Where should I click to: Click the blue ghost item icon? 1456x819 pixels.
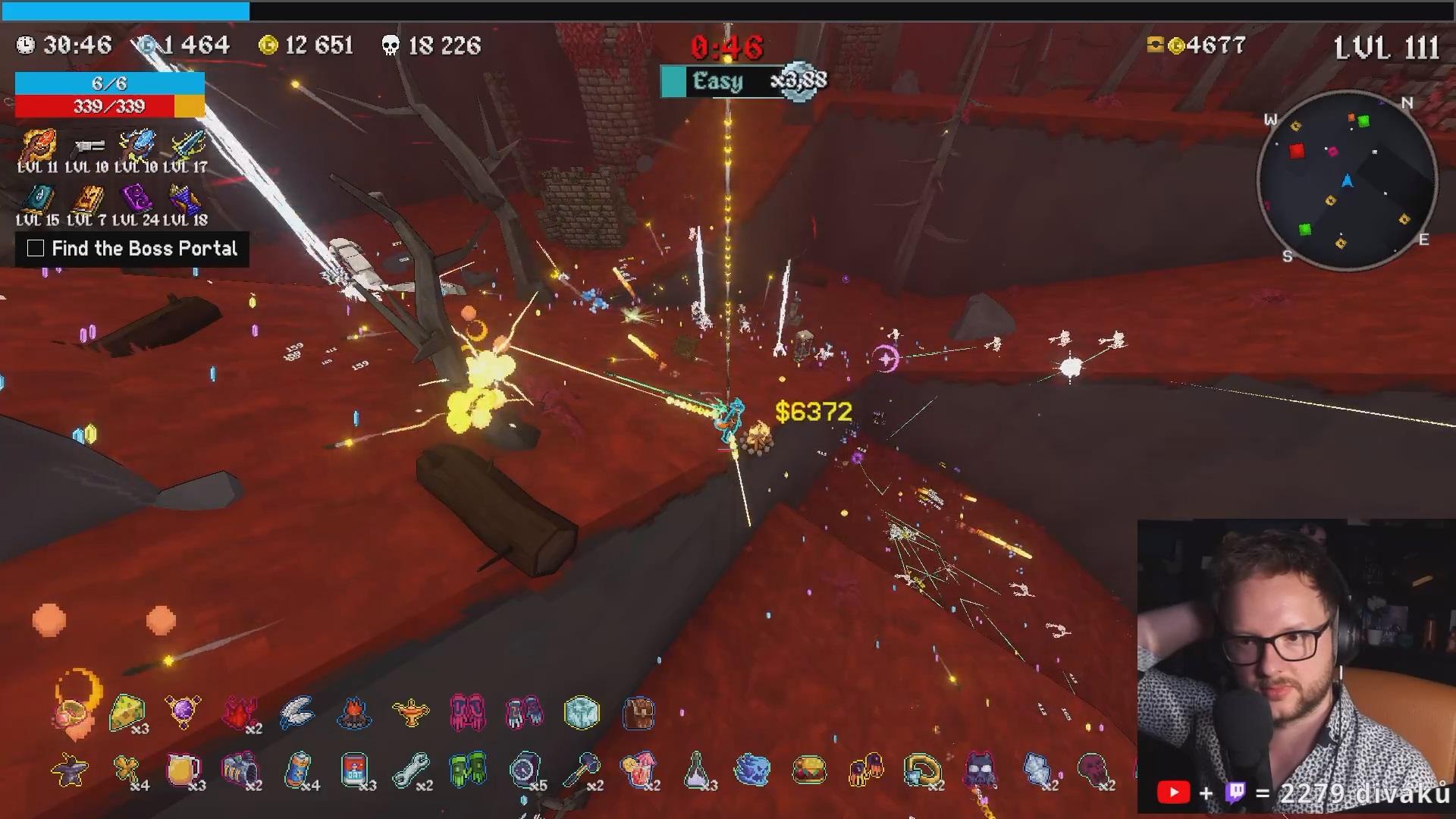pos(752,770)
